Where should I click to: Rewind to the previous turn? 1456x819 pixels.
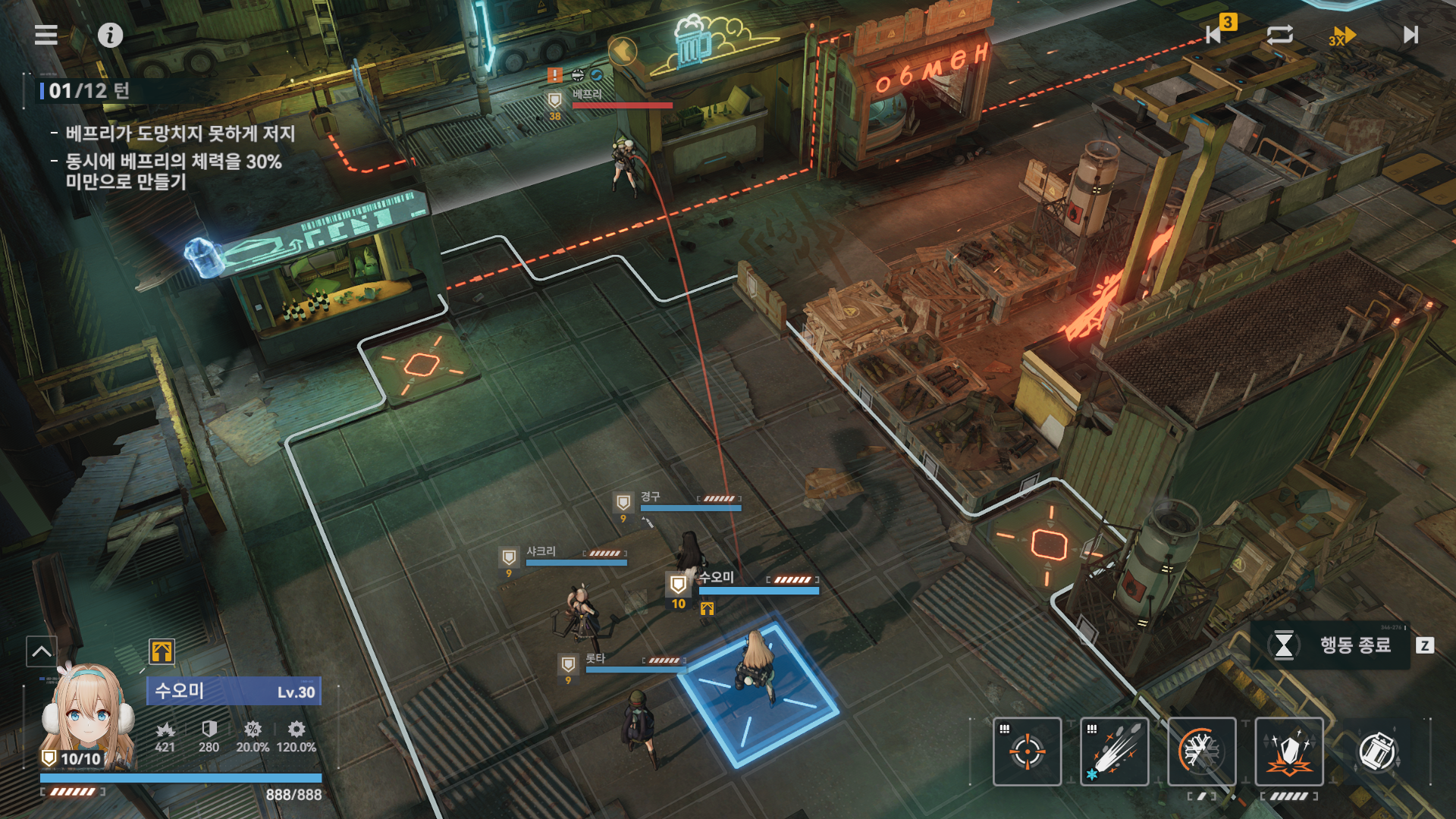click(x=1215, y=34)
